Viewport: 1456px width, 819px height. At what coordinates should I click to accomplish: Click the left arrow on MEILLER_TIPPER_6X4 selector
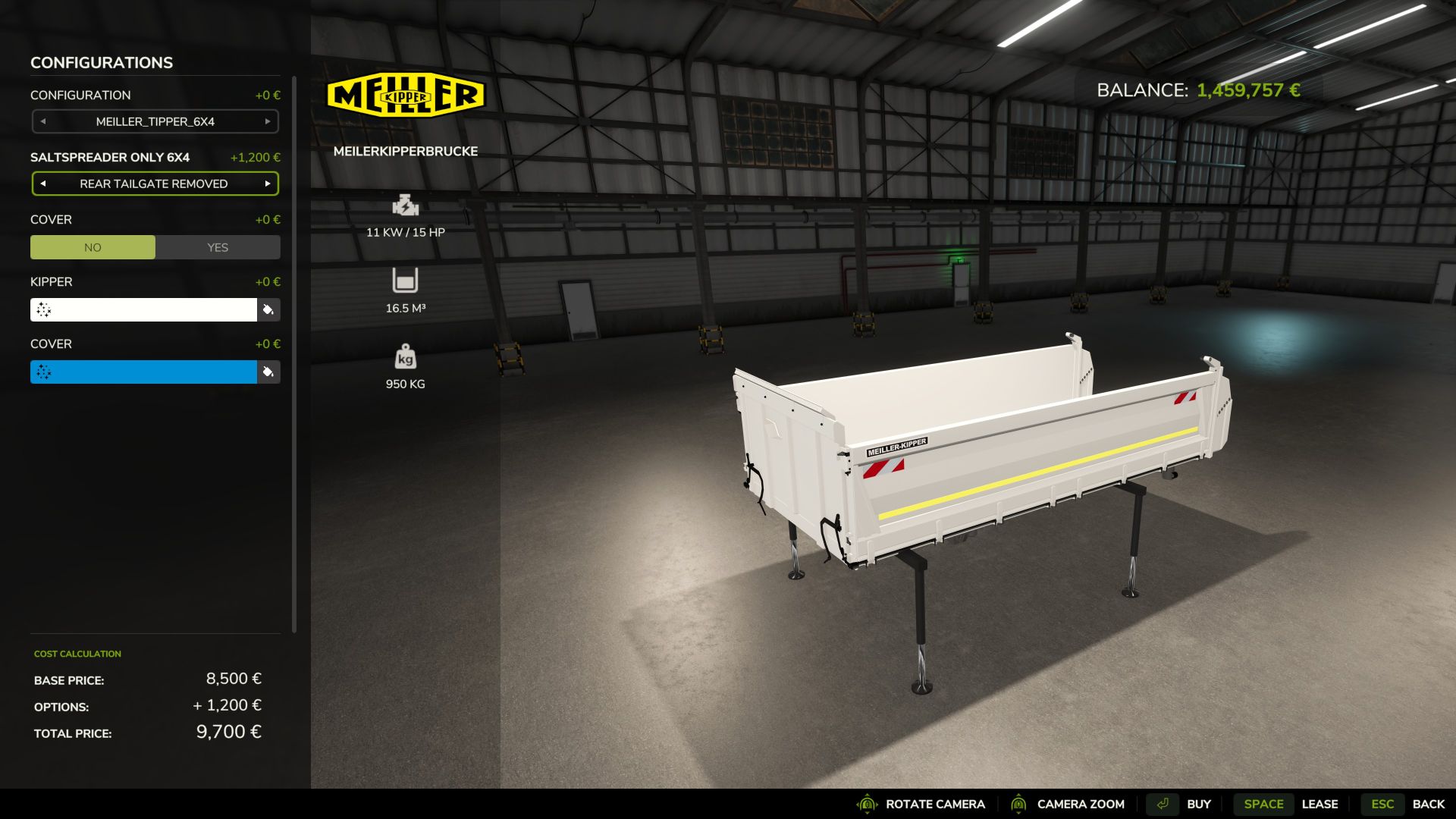point(43,121)
